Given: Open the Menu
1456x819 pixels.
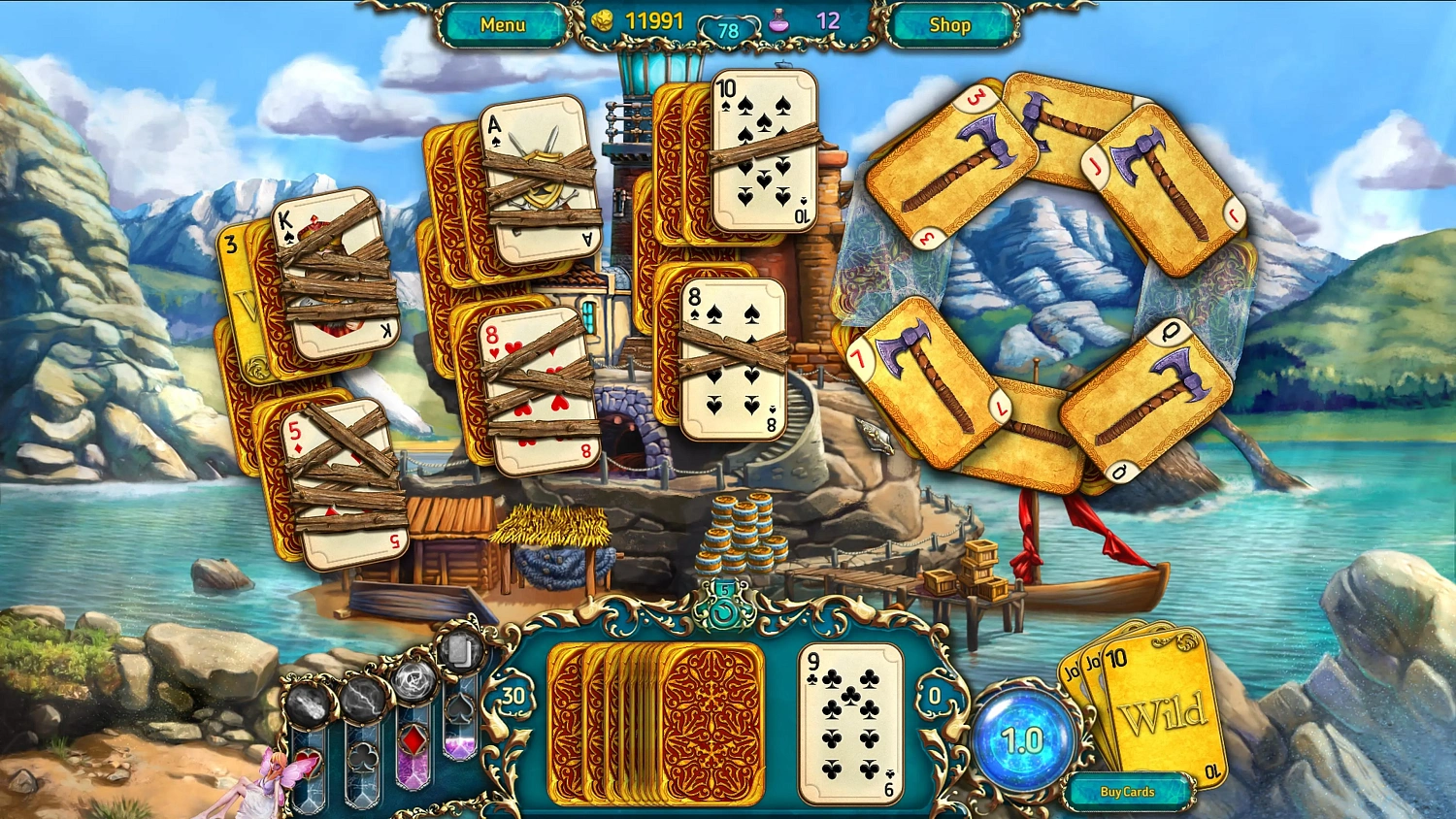Looking at the screenshot, I should (501, 24).
